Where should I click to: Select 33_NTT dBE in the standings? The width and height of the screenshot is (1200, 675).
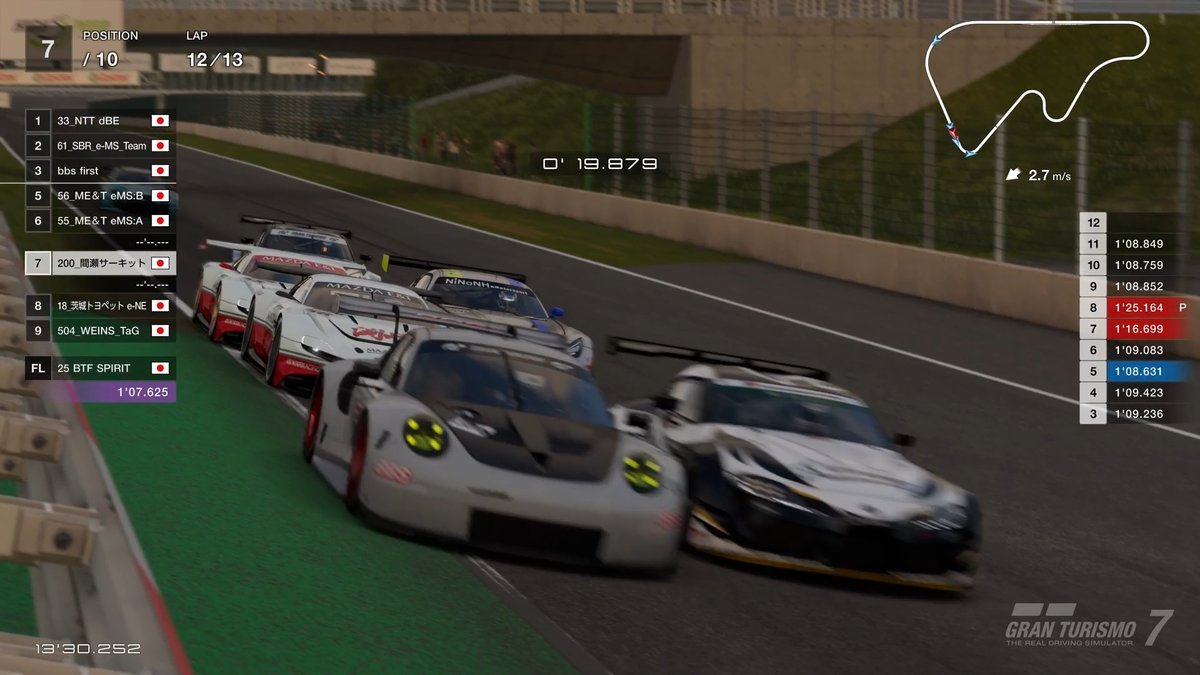100,121
